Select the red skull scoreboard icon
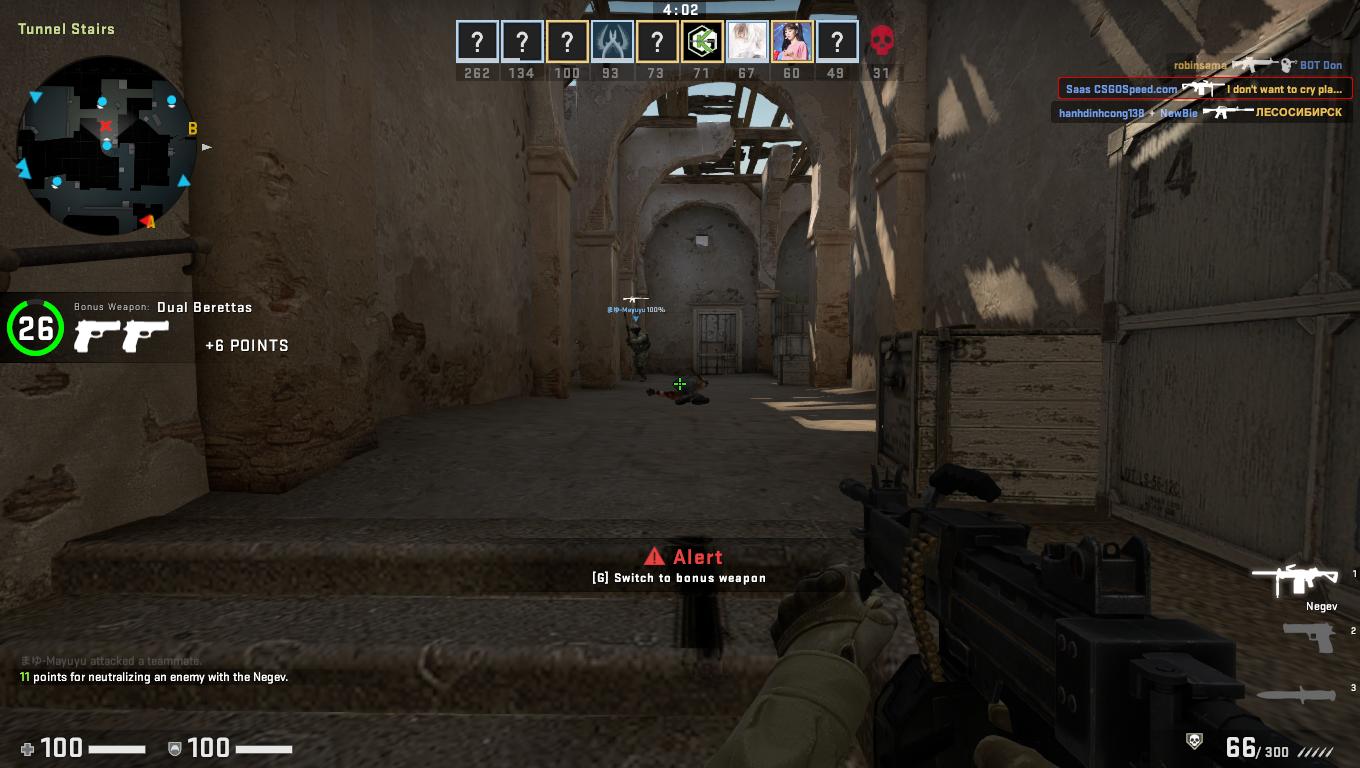Viewport: 1360px width, 768px height. point(881,42)
